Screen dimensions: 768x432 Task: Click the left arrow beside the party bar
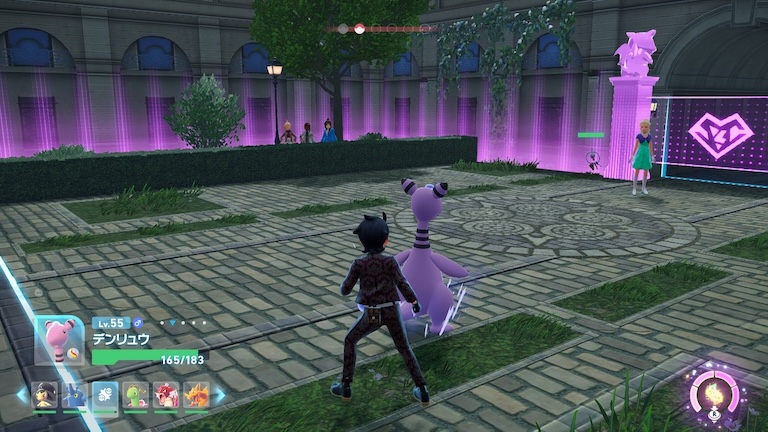[x=22, y=396]
